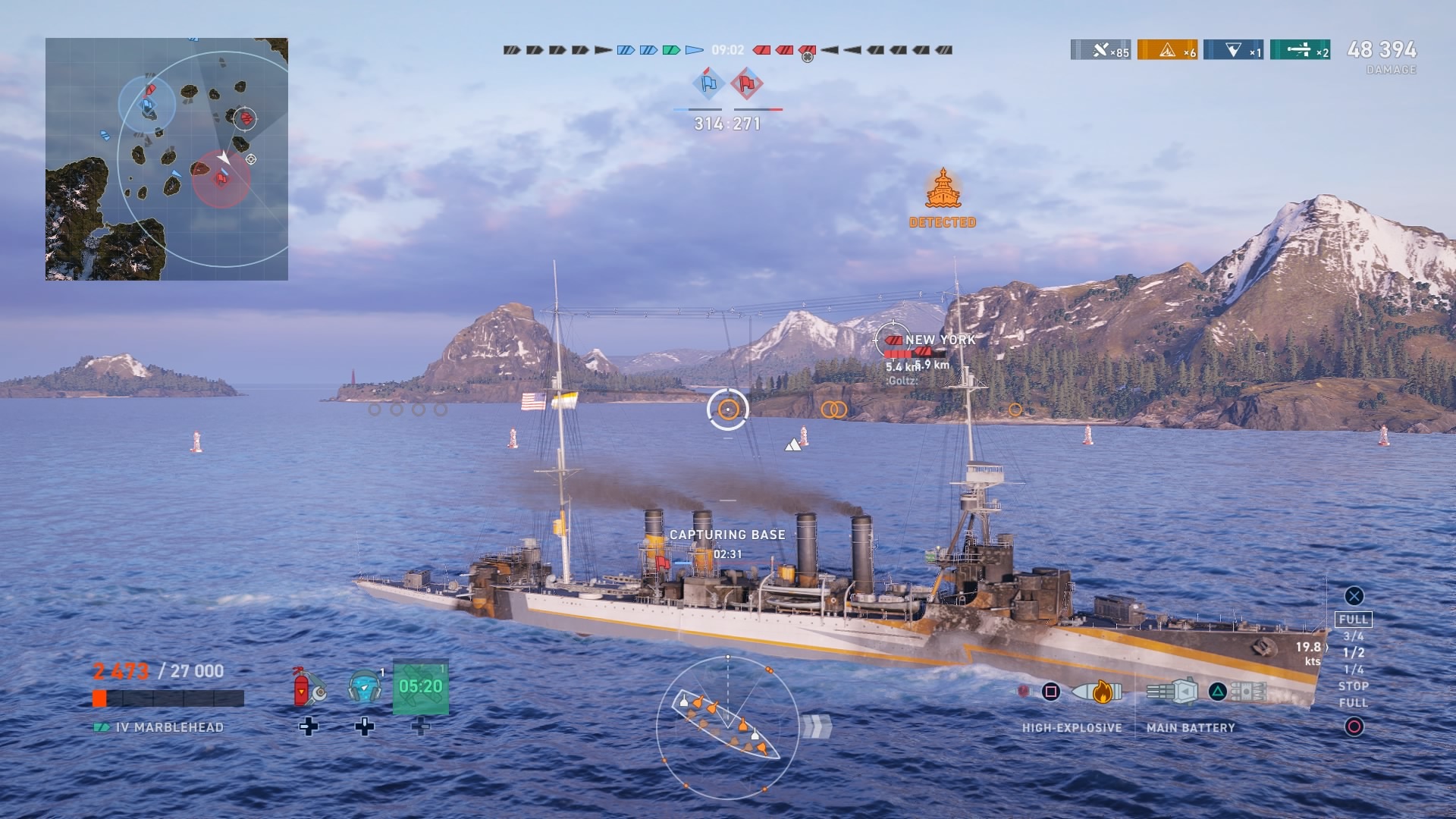Click the orange DETECTED ship indicator
Viewport: 1456px width, 819px height.
pos(943,199)
